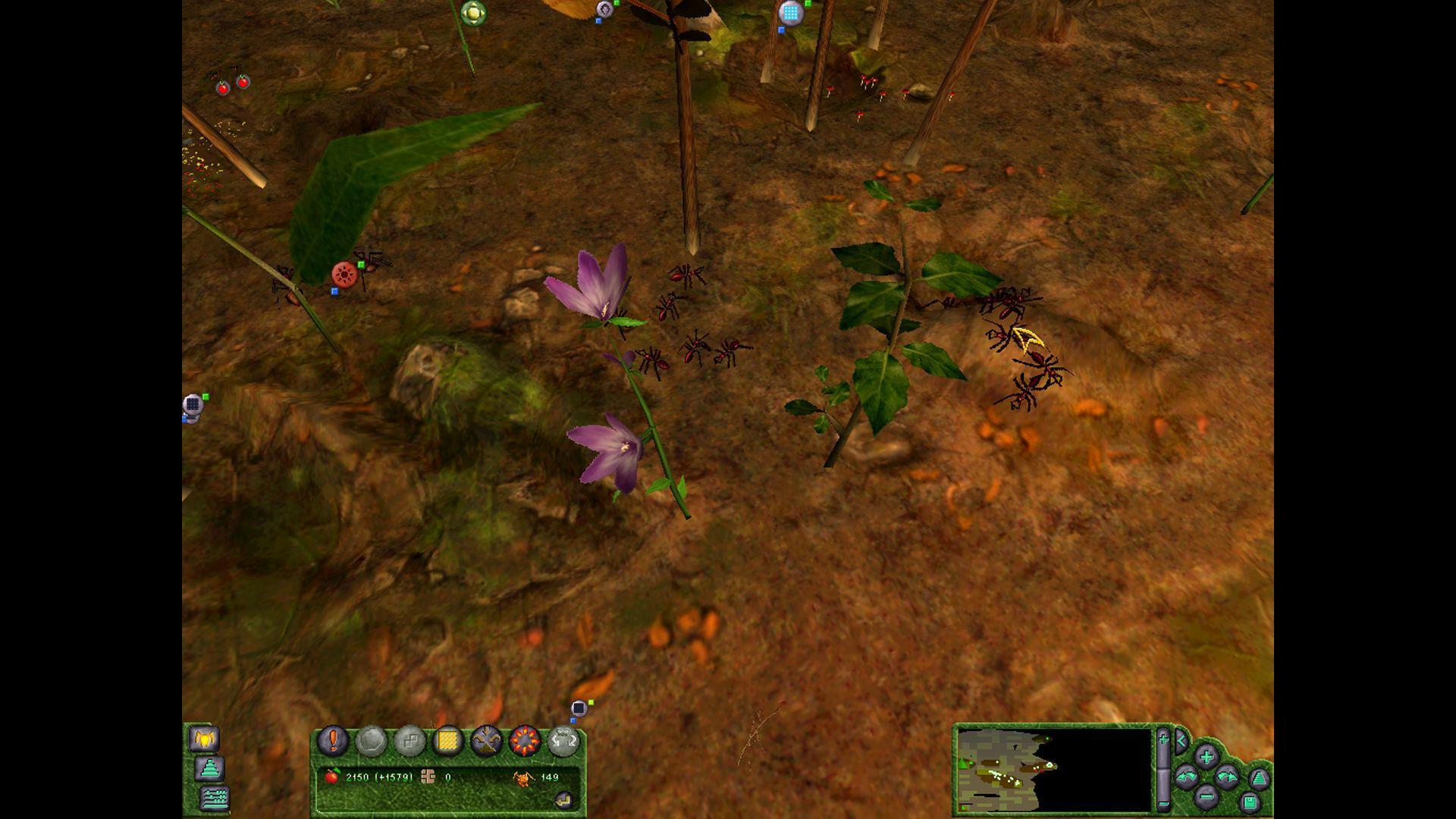This screenshot has width=1456, height=819.
Task: Click the circular swap arrows icon
Action: click(x=566, y=740)
